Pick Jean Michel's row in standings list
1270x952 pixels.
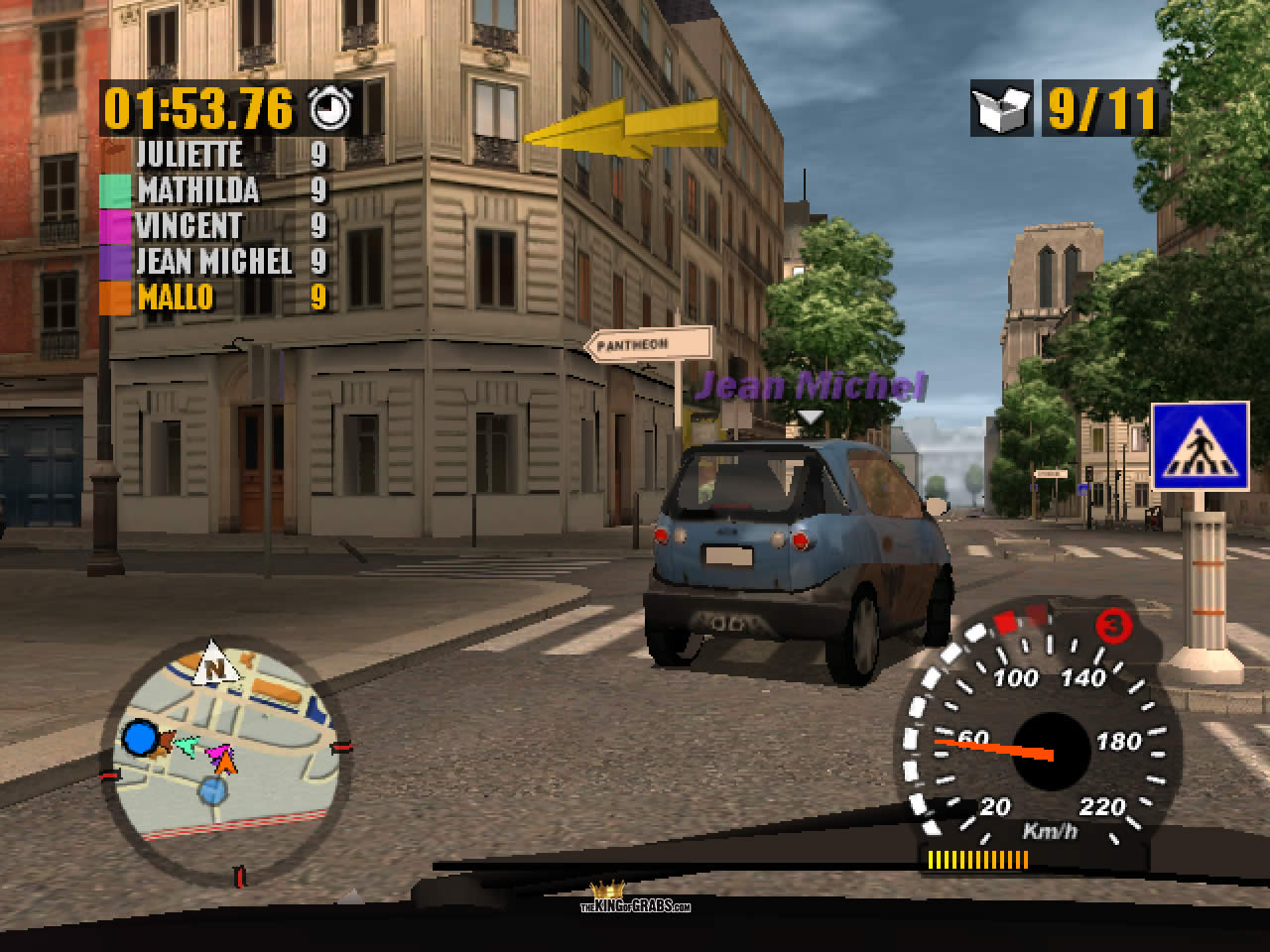(x=214, y=262)
